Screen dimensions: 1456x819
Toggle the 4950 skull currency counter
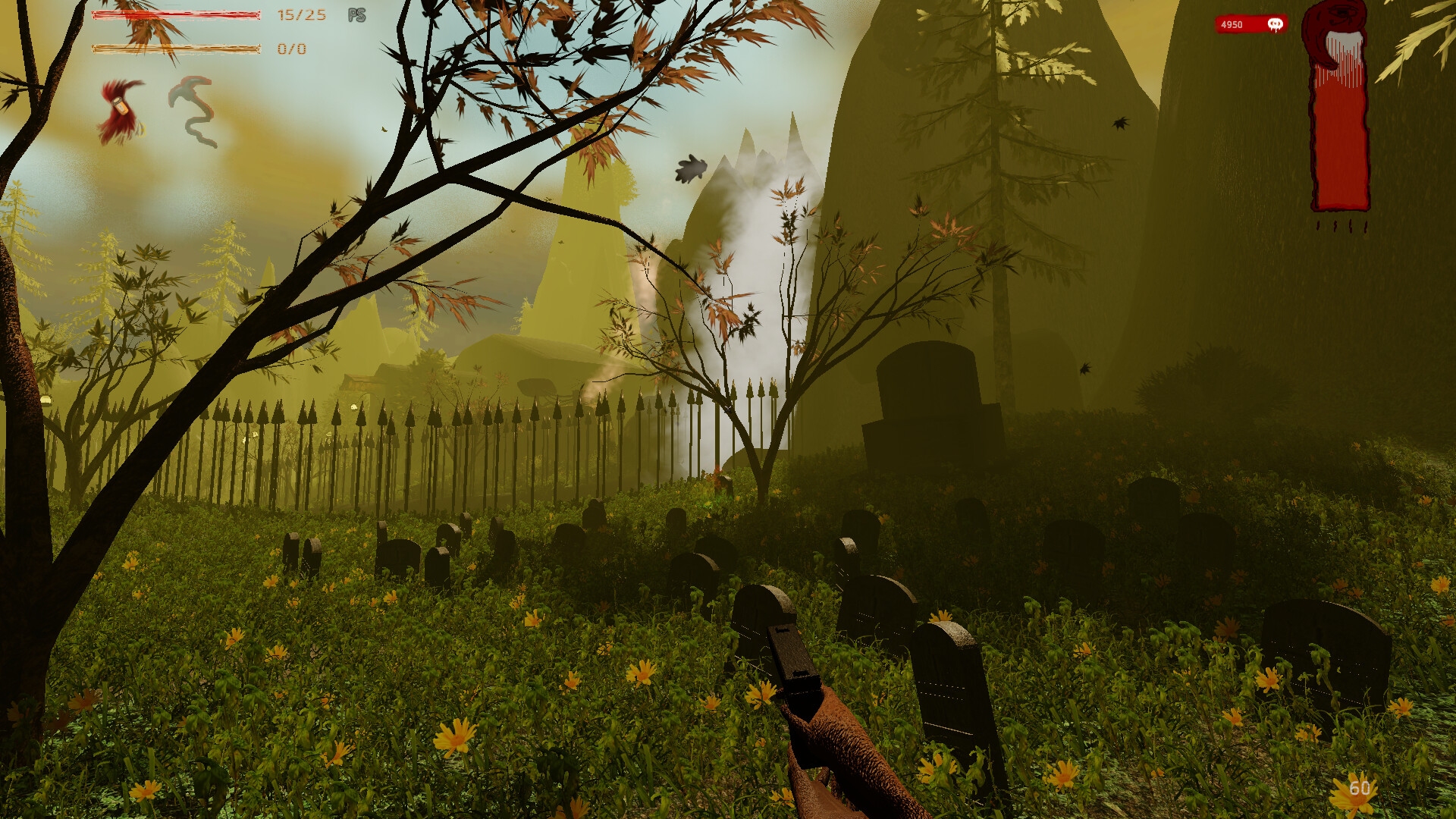pyautogui.click(x=1249, y=24)
